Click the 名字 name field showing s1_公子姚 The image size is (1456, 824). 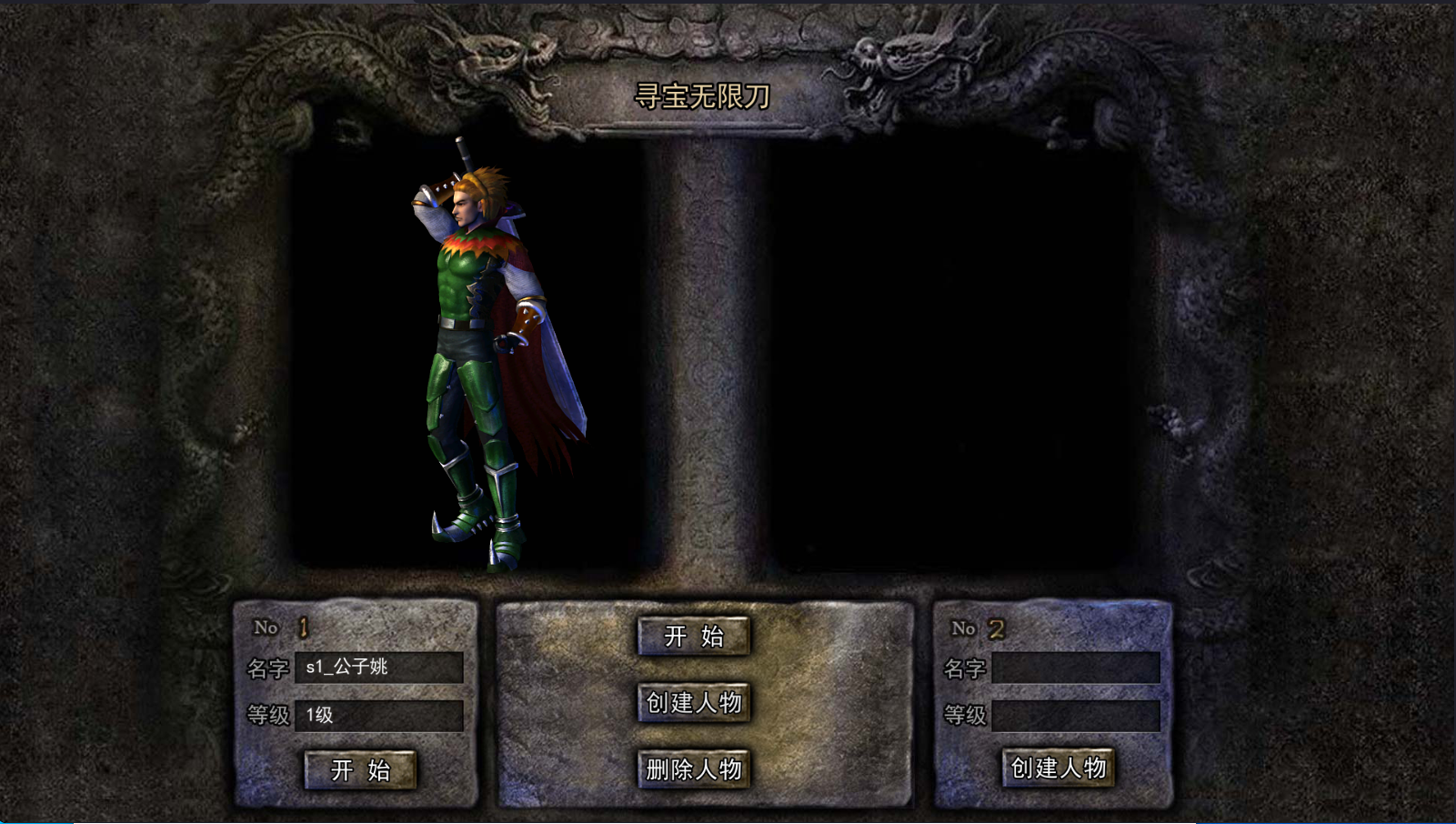(379, 668)
